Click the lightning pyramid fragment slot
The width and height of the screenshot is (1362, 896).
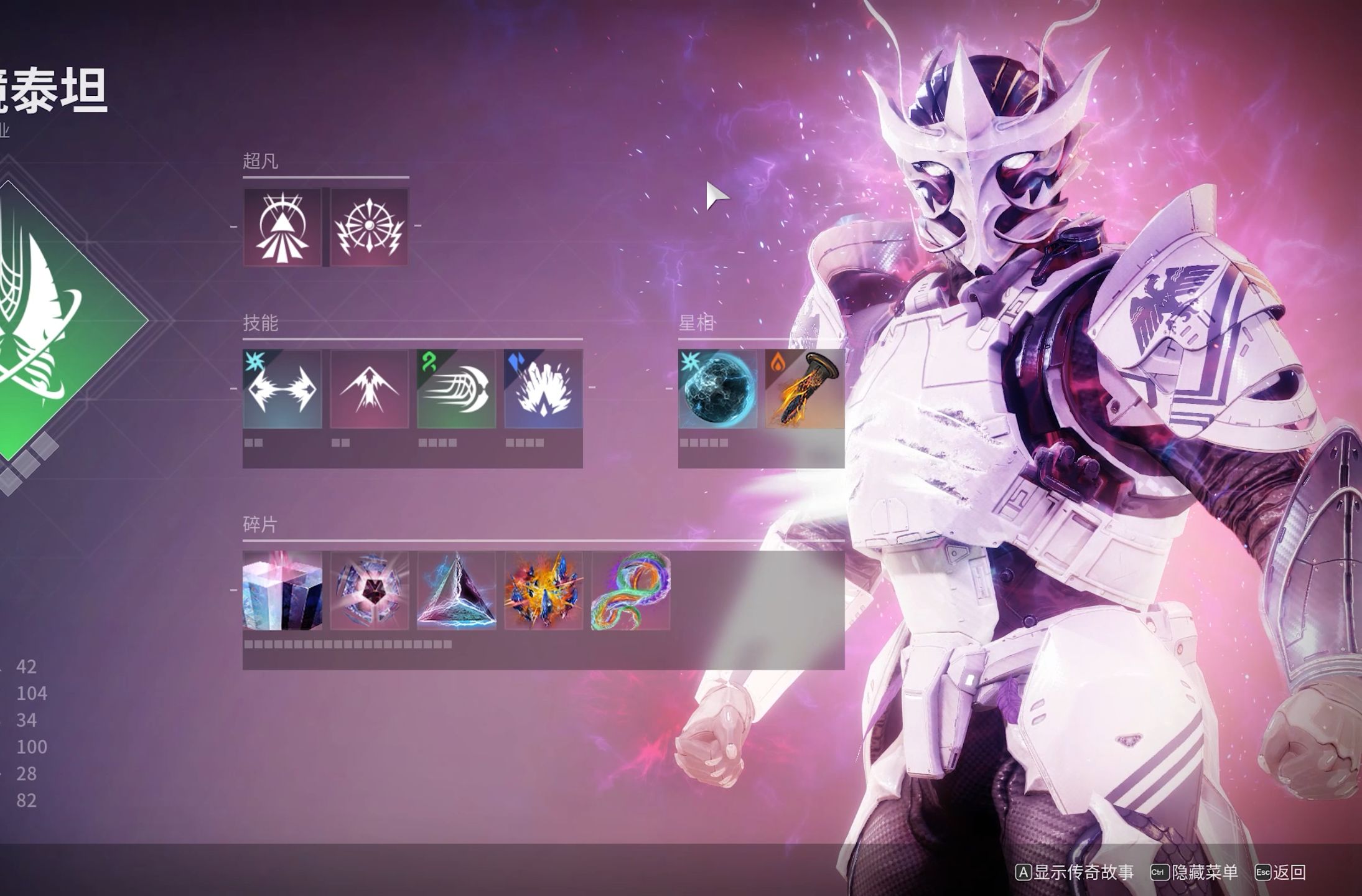(456, 590)
